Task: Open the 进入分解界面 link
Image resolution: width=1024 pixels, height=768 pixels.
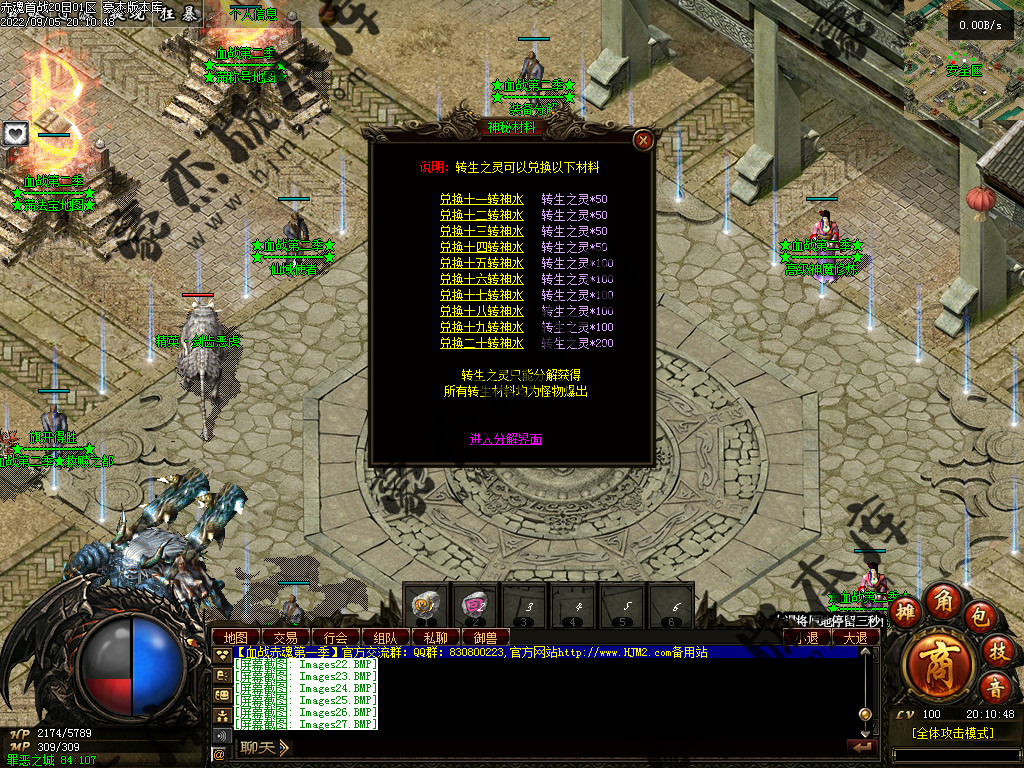Action: [506, 439]
